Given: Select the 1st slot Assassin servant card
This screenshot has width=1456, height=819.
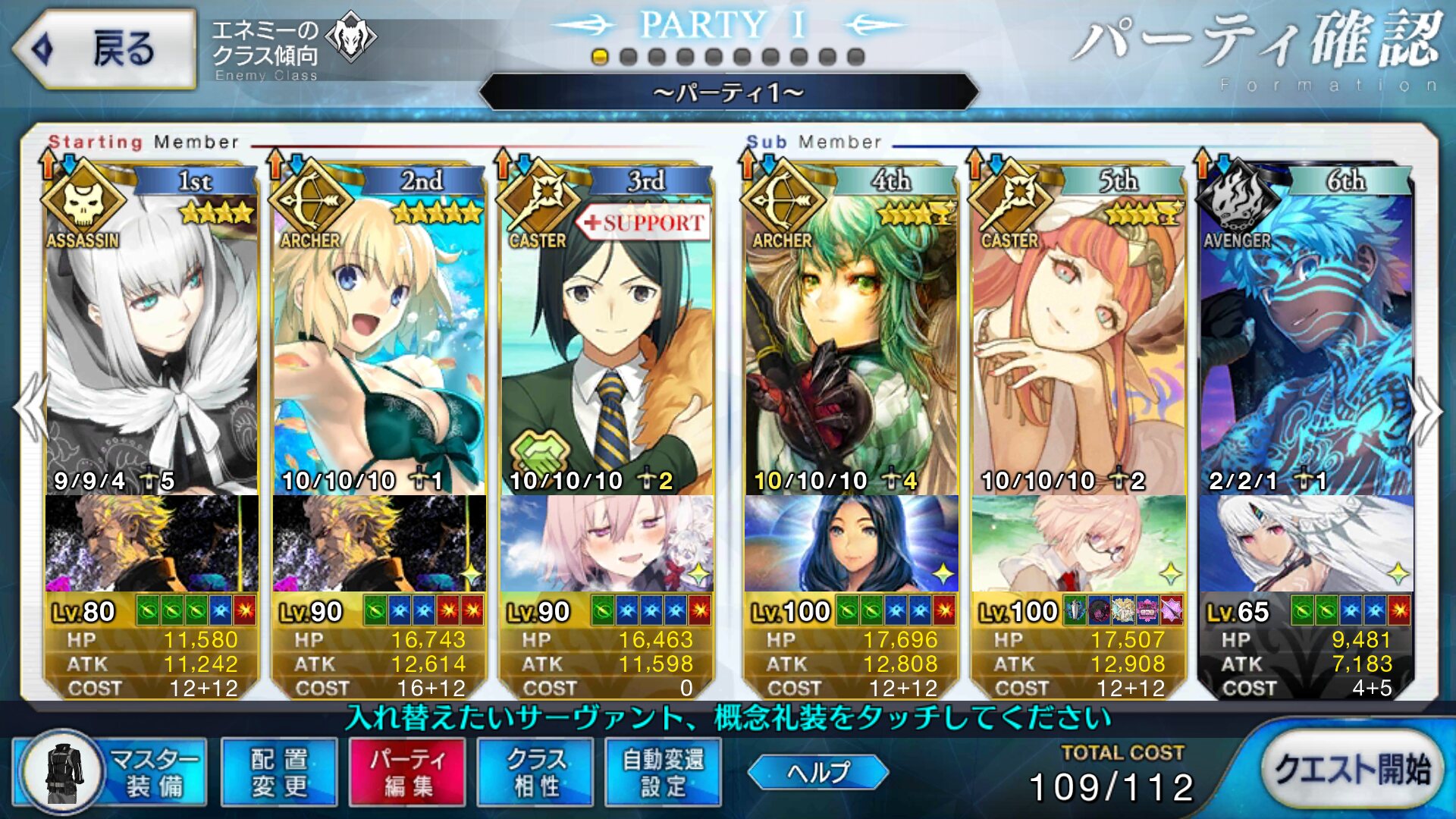Looking at the screenshot, I should click(x=152, y=341).
